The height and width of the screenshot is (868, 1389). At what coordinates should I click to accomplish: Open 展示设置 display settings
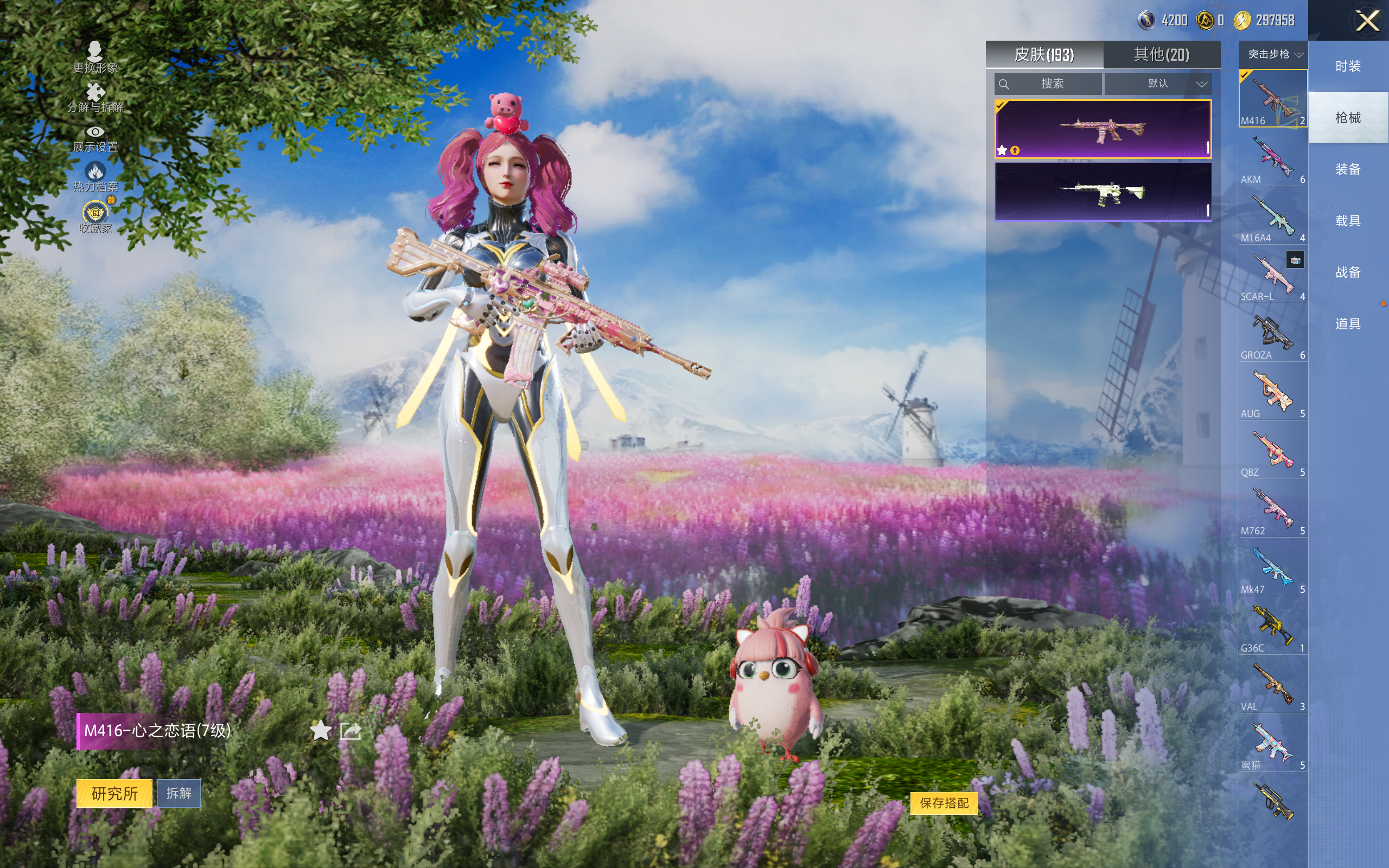pos(95,138)
